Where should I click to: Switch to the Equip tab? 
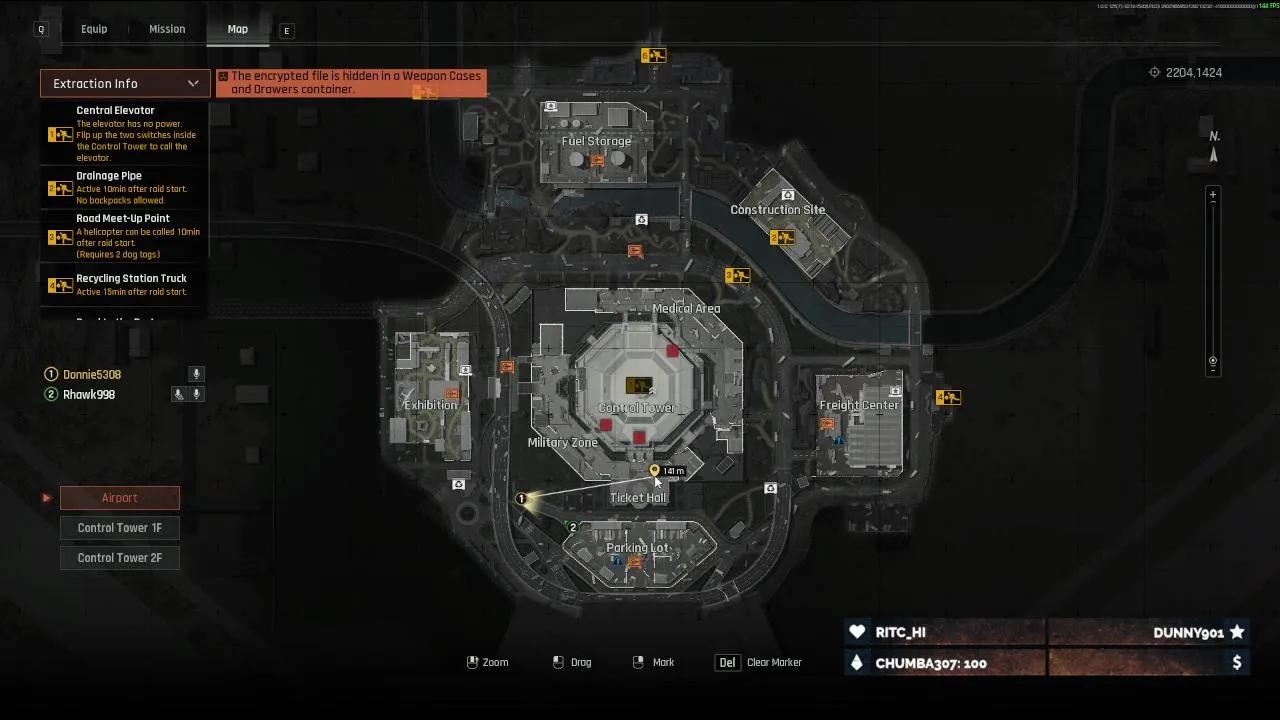tap(94, 29)
